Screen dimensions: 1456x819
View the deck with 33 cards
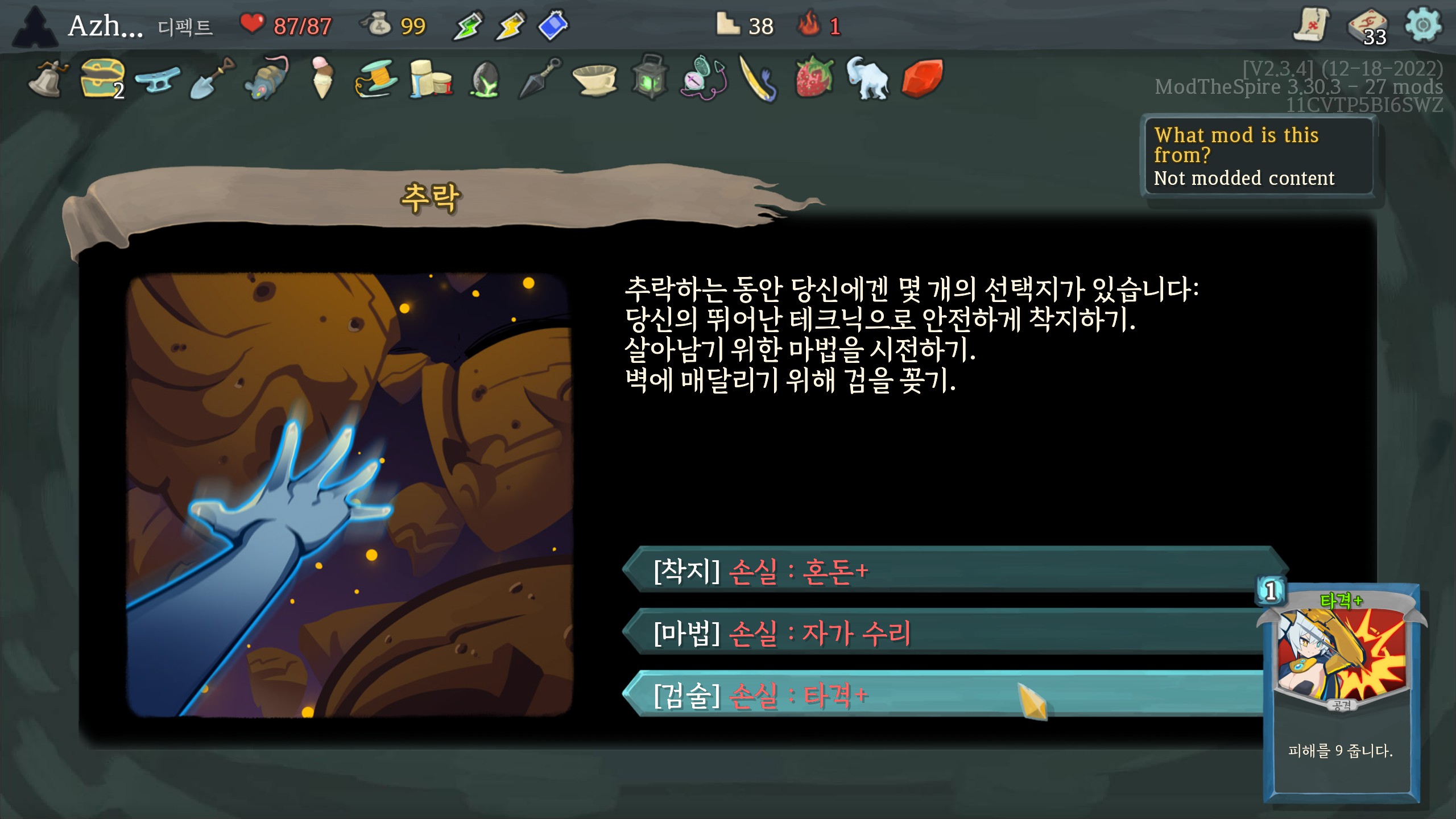(x=1368, y=27)
